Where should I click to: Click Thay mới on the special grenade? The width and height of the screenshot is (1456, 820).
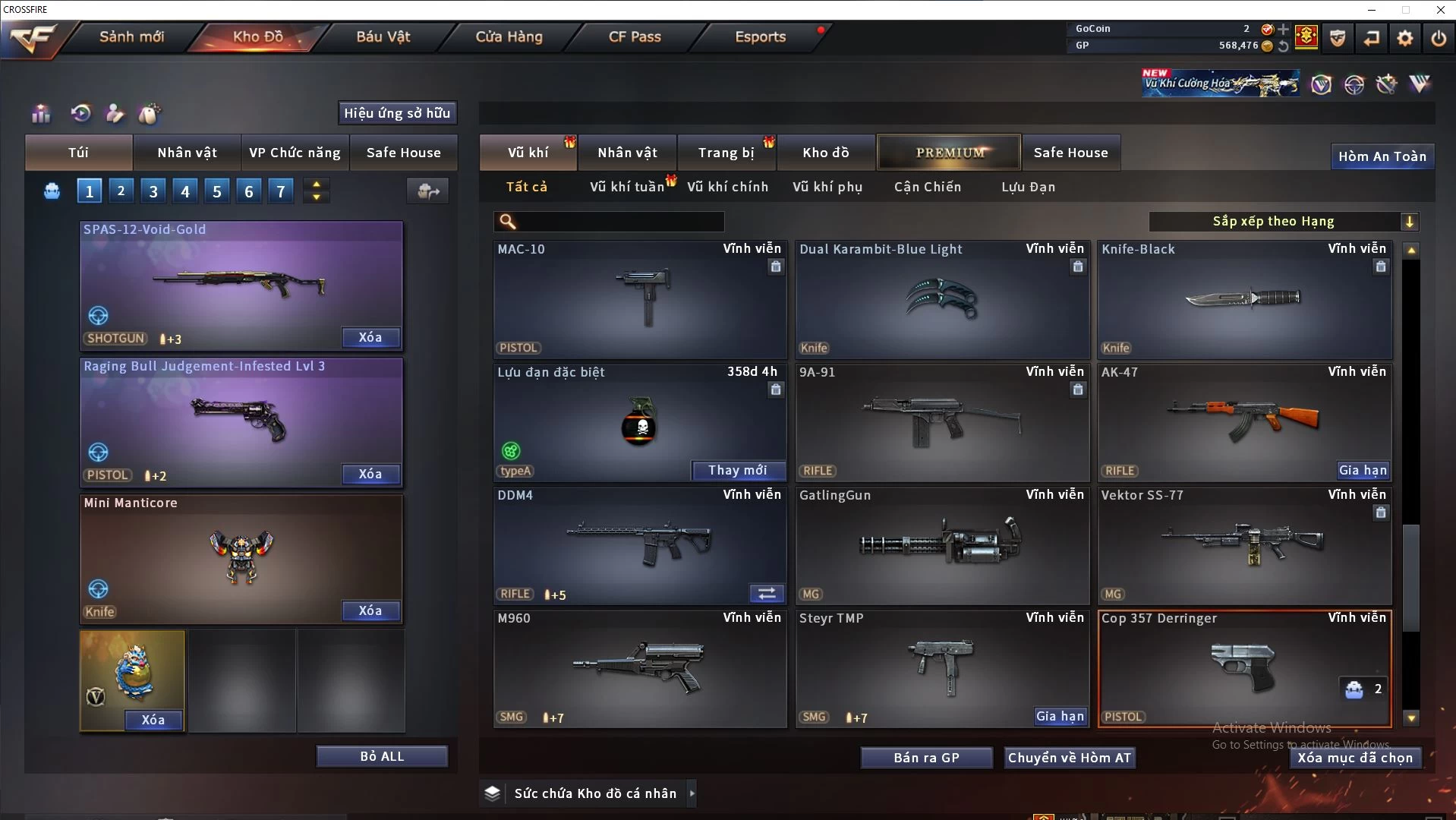coord(737,471)
